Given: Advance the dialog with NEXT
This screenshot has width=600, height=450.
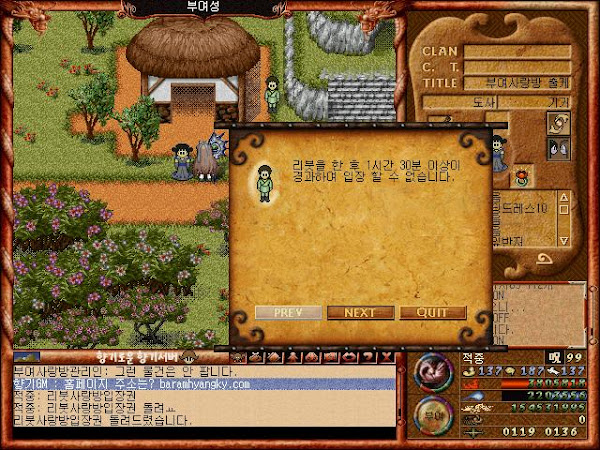Looking at the screenshot, I should pyautogui.click(x=360, y=312).
